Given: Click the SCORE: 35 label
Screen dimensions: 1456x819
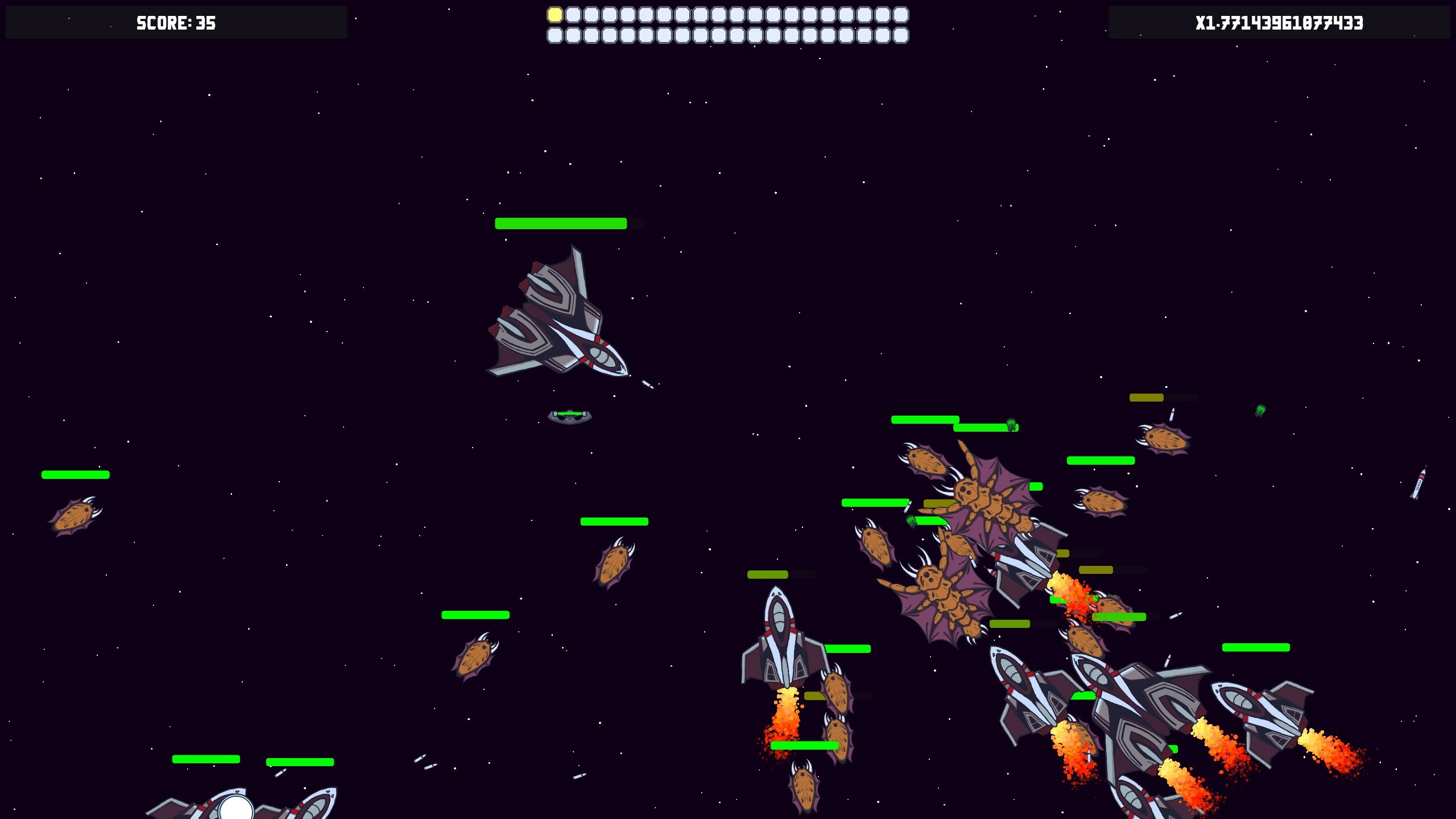Looking at the screenshot, I should point(175,23).
